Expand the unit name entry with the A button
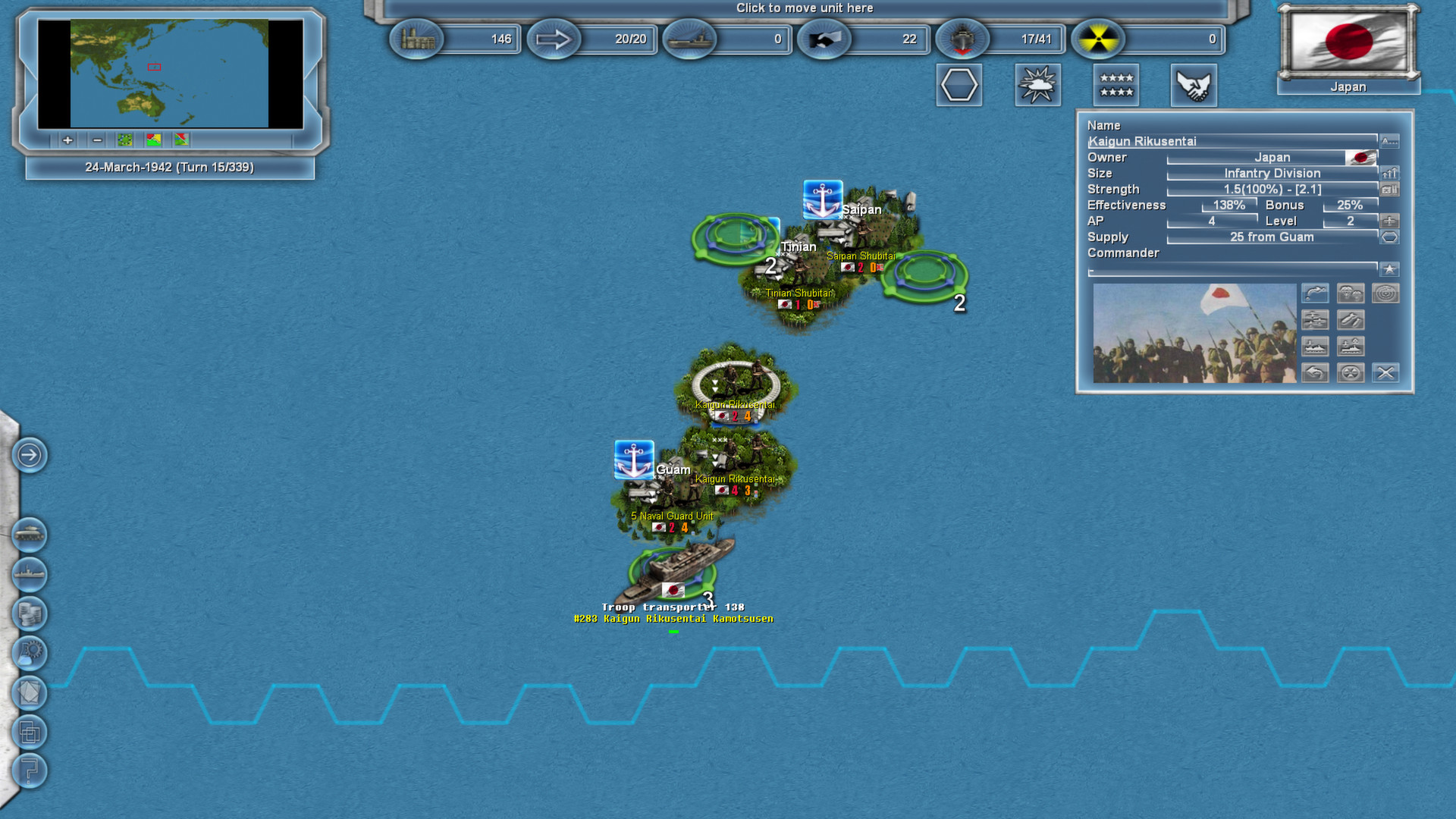Viewport: 1456px width, 819px height. [1389, 140]
